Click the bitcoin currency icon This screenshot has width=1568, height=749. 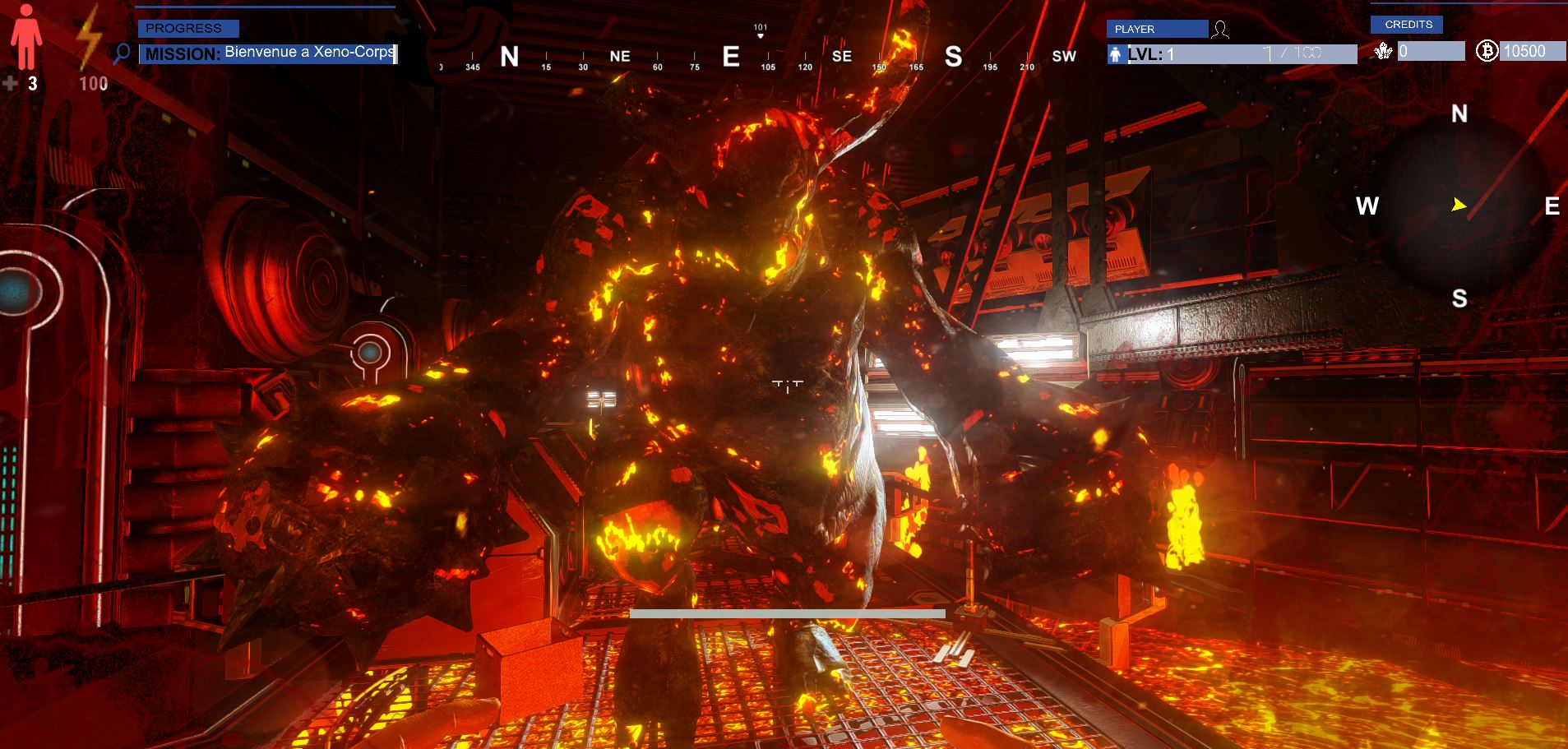pos(1487,51)
